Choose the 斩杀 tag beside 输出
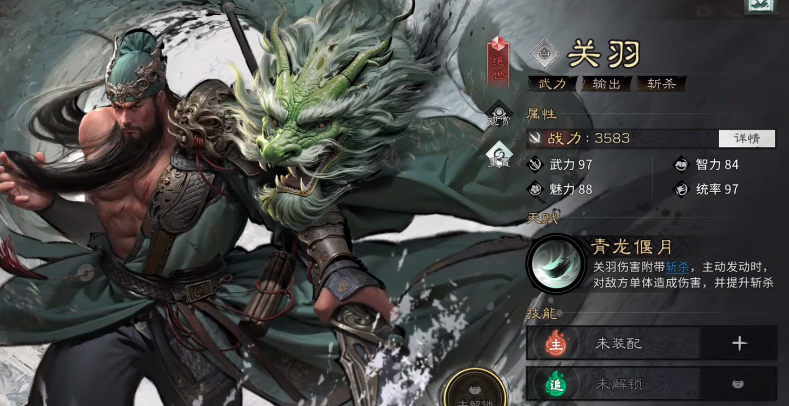The width and height of the screenshot is (789, 406). pyautogui.click(x=661, y=84)
